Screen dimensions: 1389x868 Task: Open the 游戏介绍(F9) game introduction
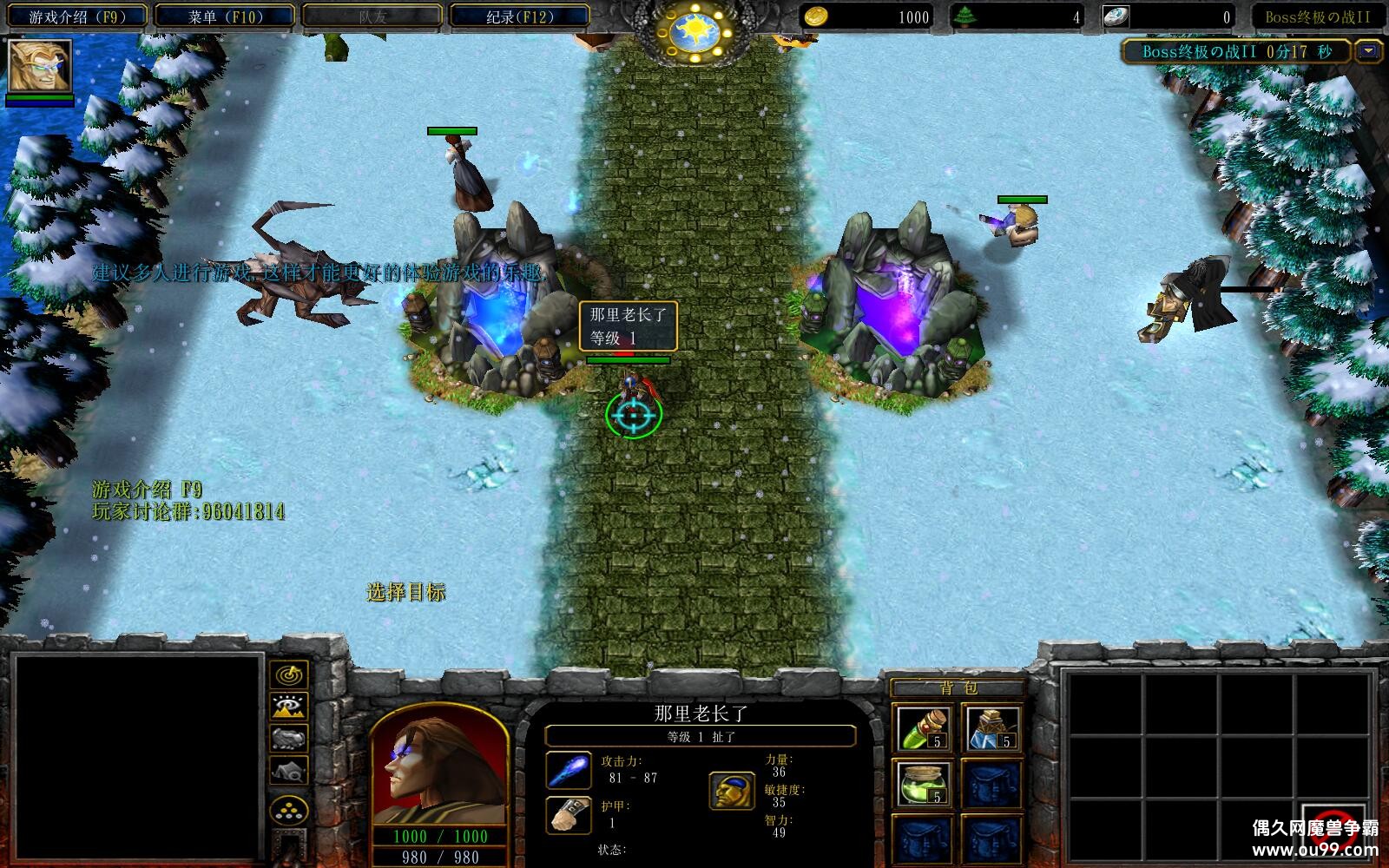click(x=76, y=15)
